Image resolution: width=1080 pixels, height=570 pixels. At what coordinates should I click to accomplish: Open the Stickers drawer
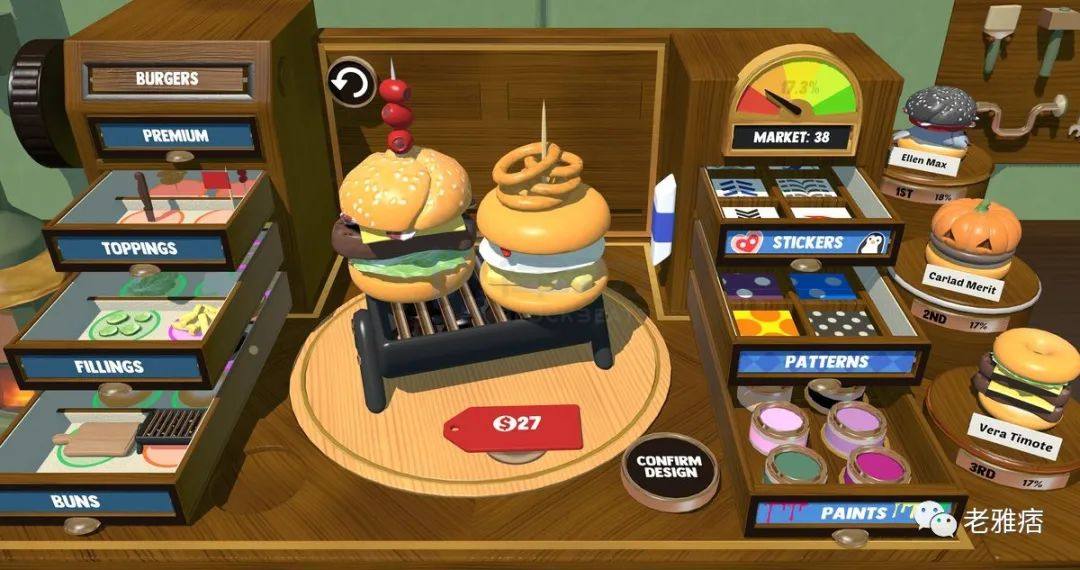point(807,242)
